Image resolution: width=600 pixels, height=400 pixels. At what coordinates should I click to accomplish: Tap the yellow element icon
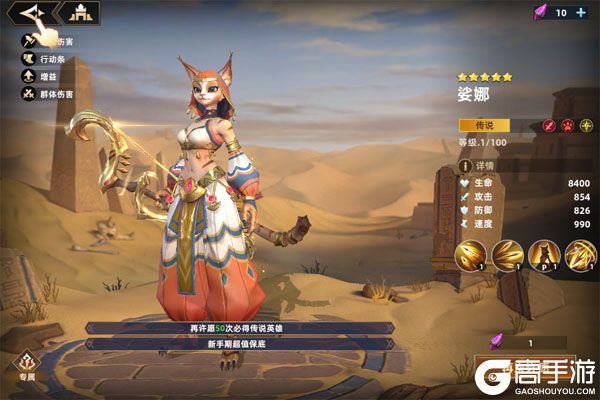pyautogui.click(x=585, y=126)
